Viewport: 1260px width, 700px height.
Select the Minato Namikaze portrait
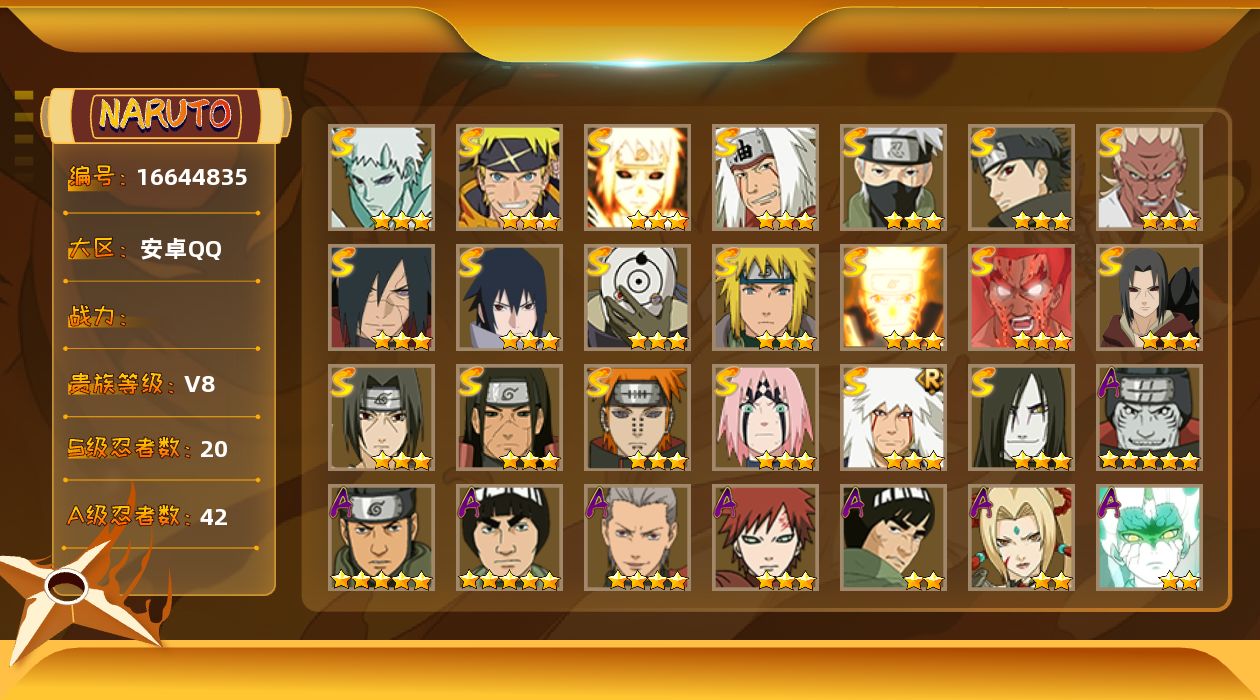pos(765,297)
